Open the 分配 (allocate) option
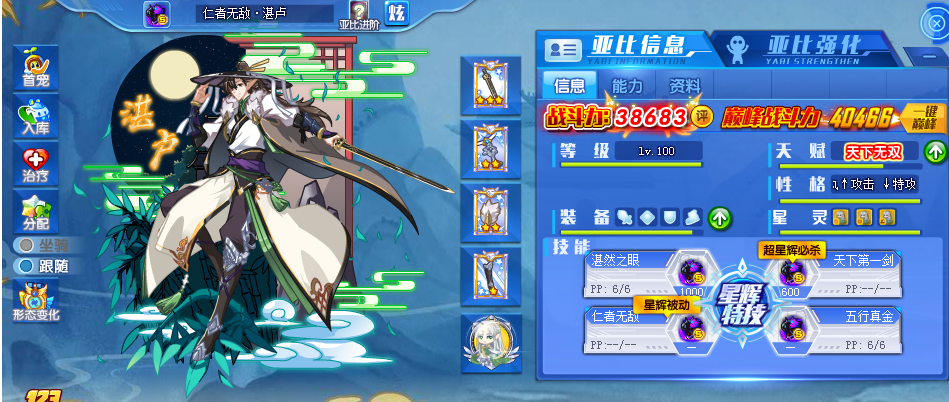949x402 pixels. 35,209
